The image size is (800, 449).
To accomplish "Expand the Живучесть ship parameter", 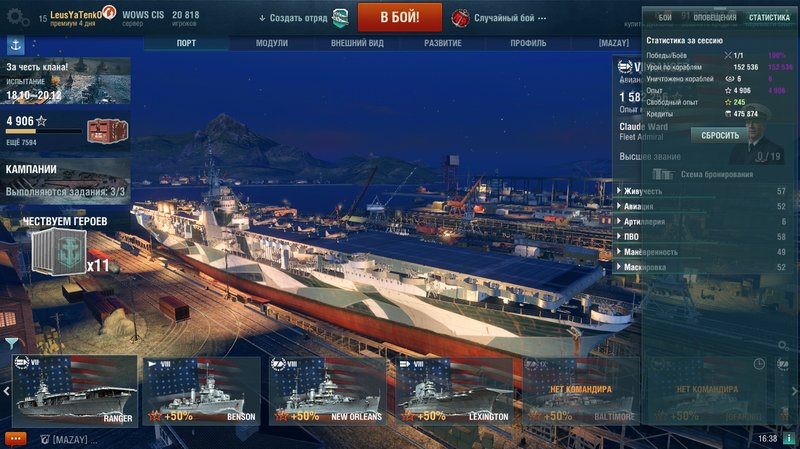I will coord(645,191).
